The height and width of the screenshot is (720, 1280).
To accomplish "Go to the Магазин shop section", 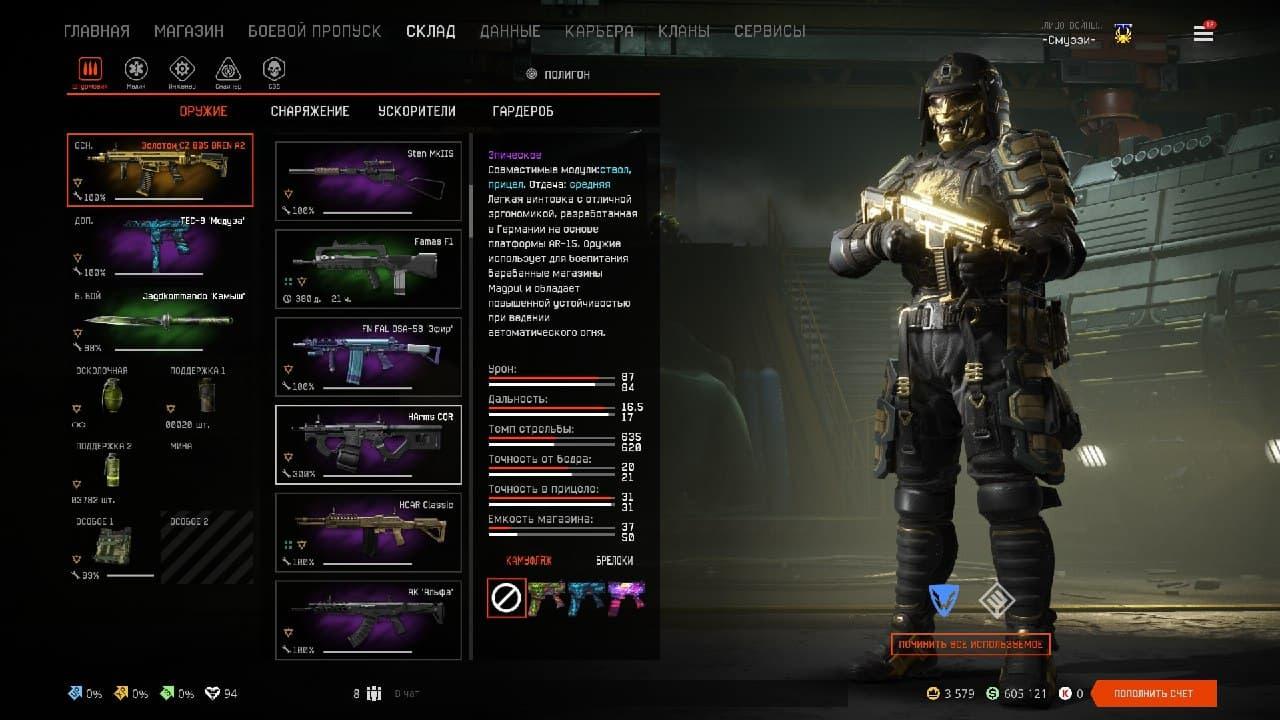I will click(x=189, y=31).
